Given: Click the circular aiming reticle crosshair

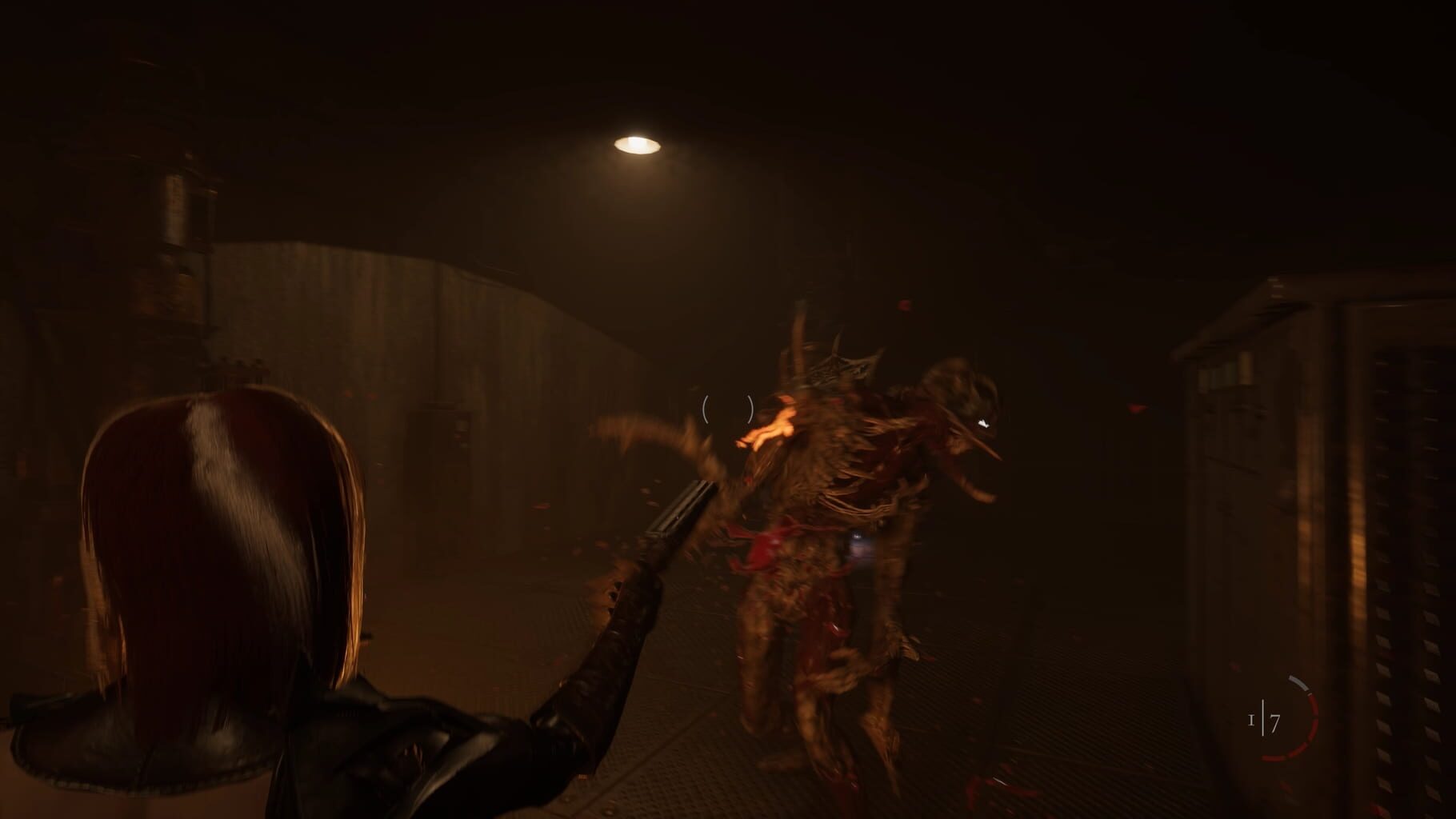Looking at the screenshot, I should pos(728,408).
